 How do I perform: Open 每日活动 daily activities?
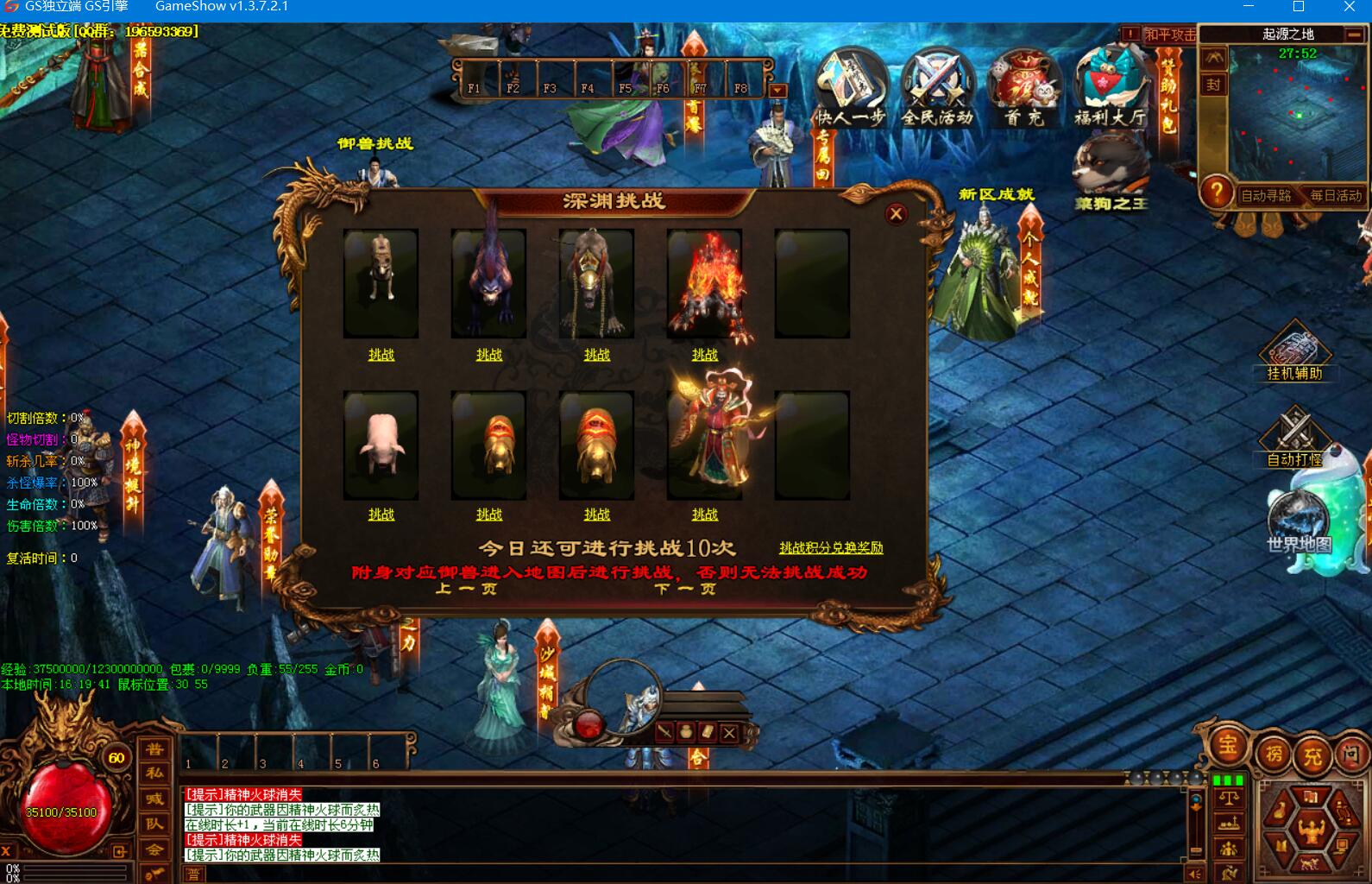coord(1336,196)
